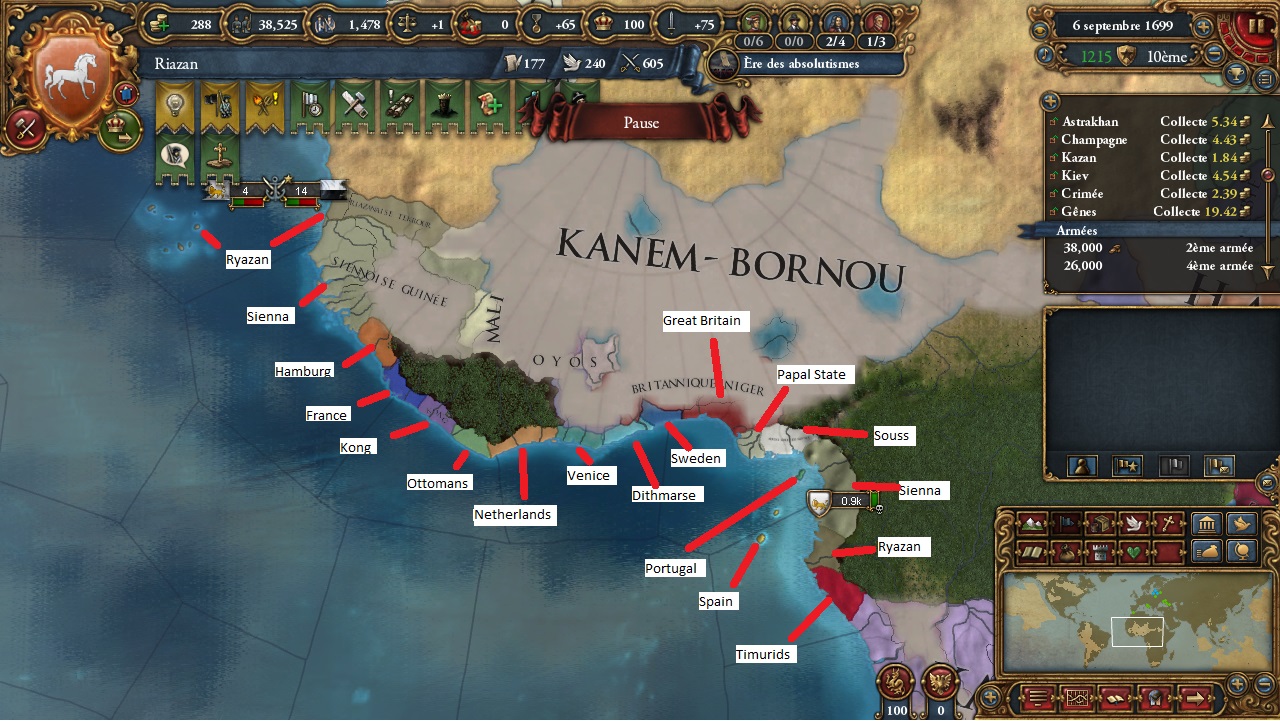Open the ledger book icon
The image size is (1280, 721).
[1115, 699]
